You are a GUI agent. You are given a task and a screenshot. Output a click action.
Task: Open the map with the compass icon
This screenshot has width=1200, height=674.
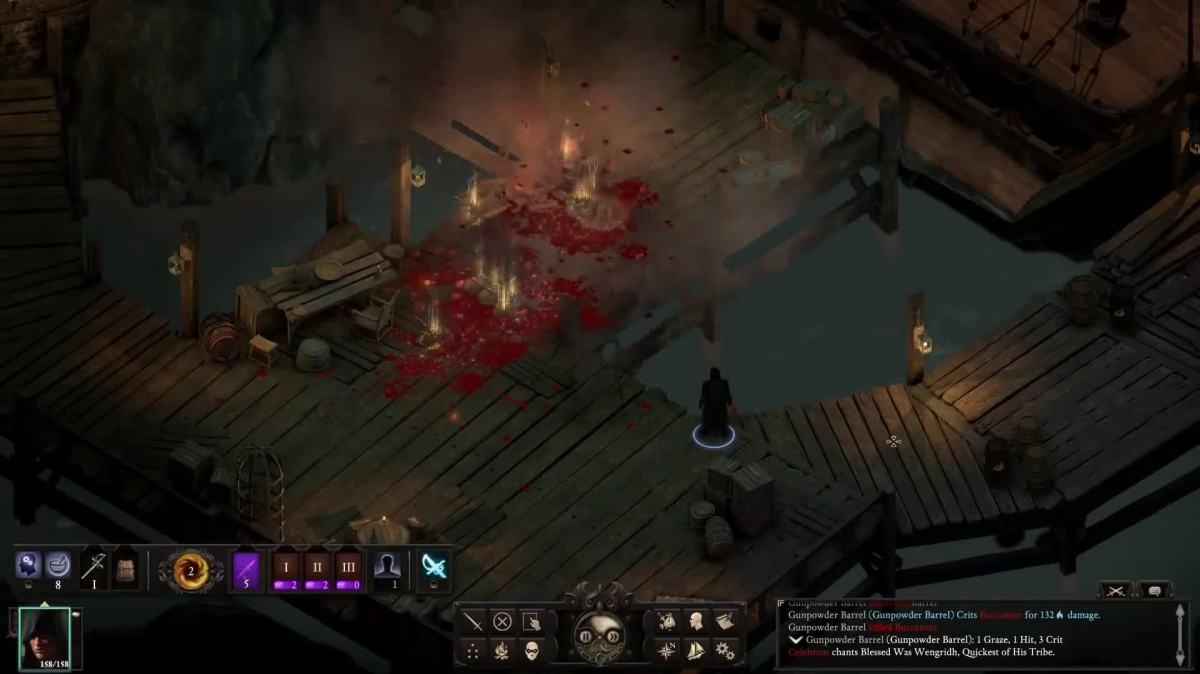tap(667, 650)
